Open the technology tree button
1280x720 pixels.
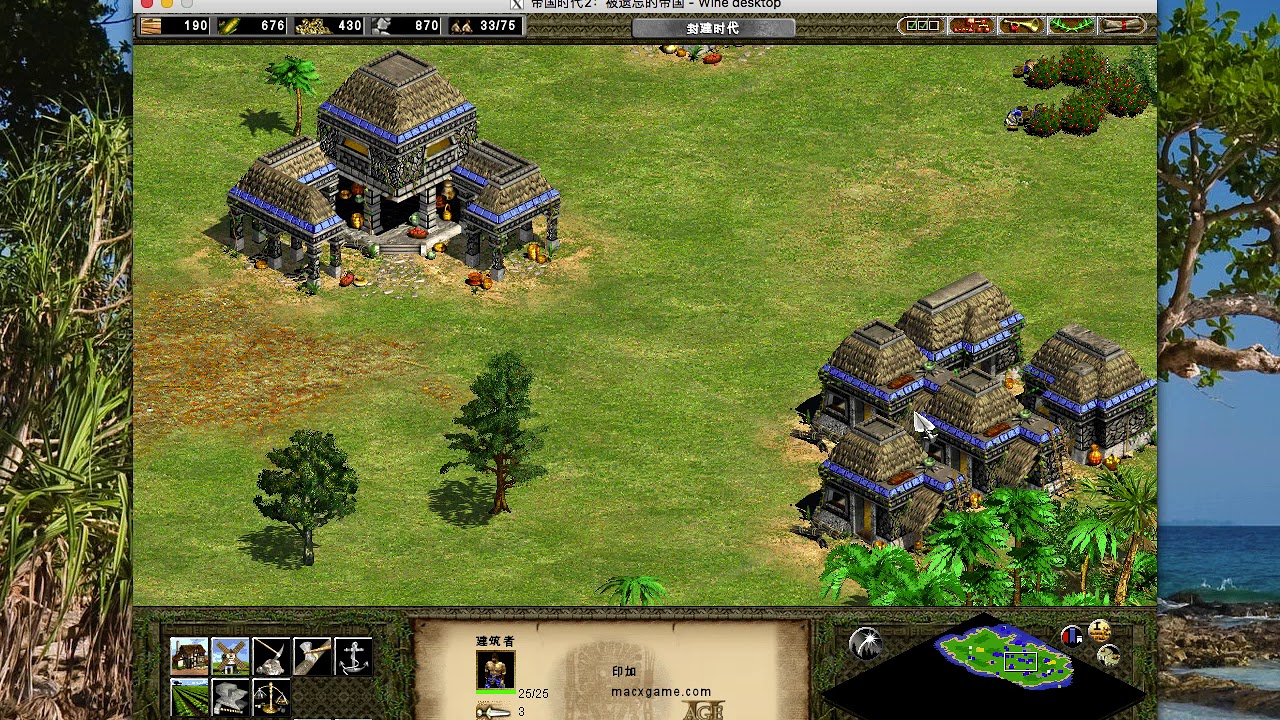[970, 26]
